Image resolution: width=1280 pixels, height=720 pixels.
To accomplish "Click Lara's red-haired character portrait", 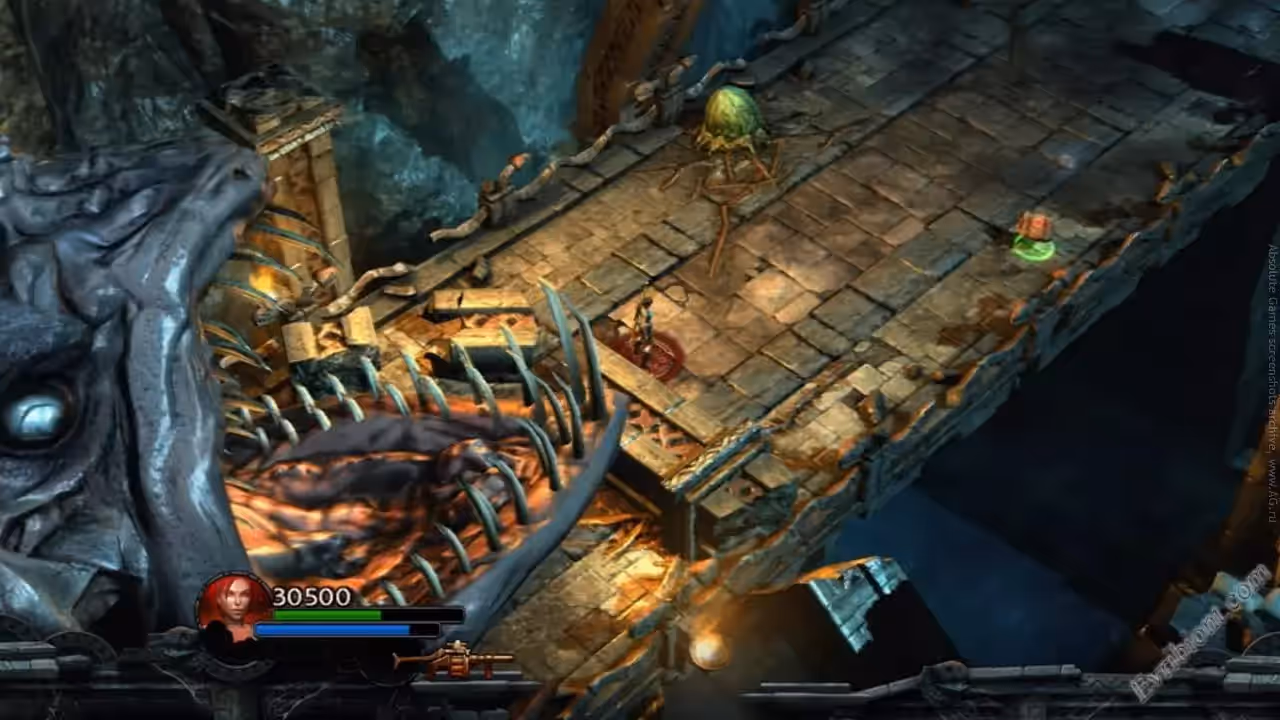I will [x=232, y=609].
